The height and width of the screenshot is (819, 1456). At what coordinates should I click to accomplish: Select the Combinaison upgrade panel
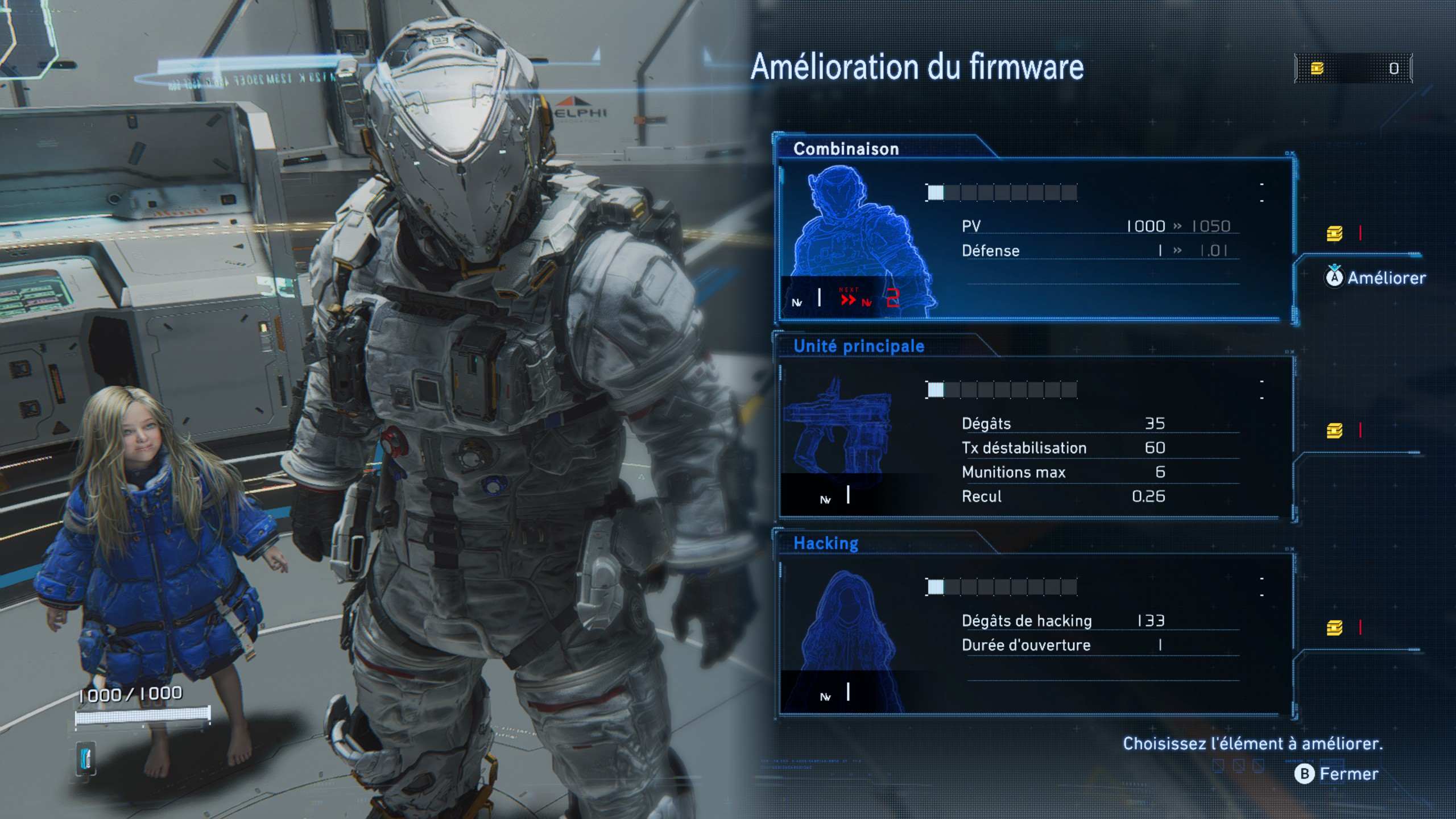[1032, 239]
